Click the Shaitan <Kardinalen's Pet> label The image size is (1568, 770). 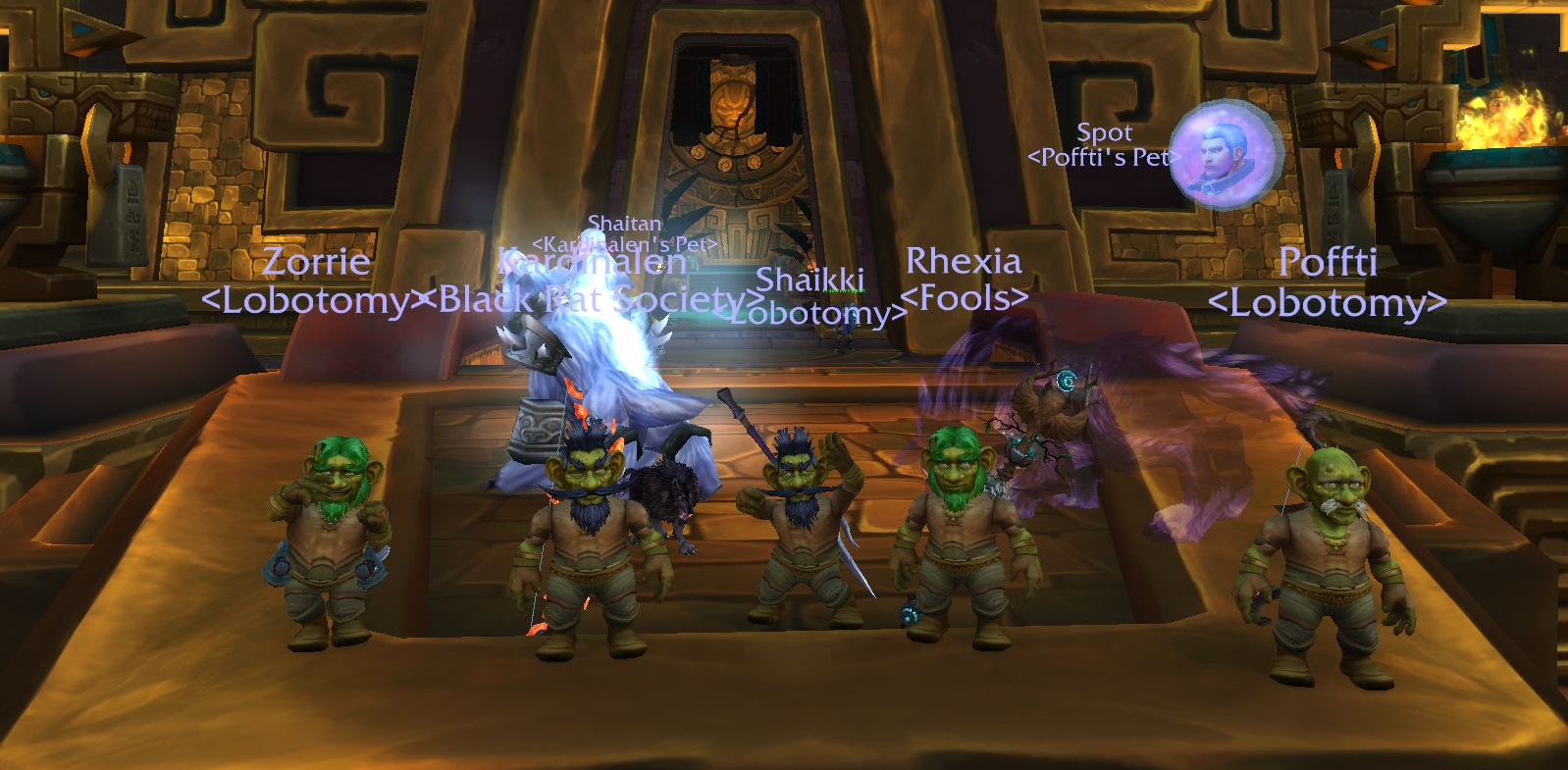[x=624, y=231]
